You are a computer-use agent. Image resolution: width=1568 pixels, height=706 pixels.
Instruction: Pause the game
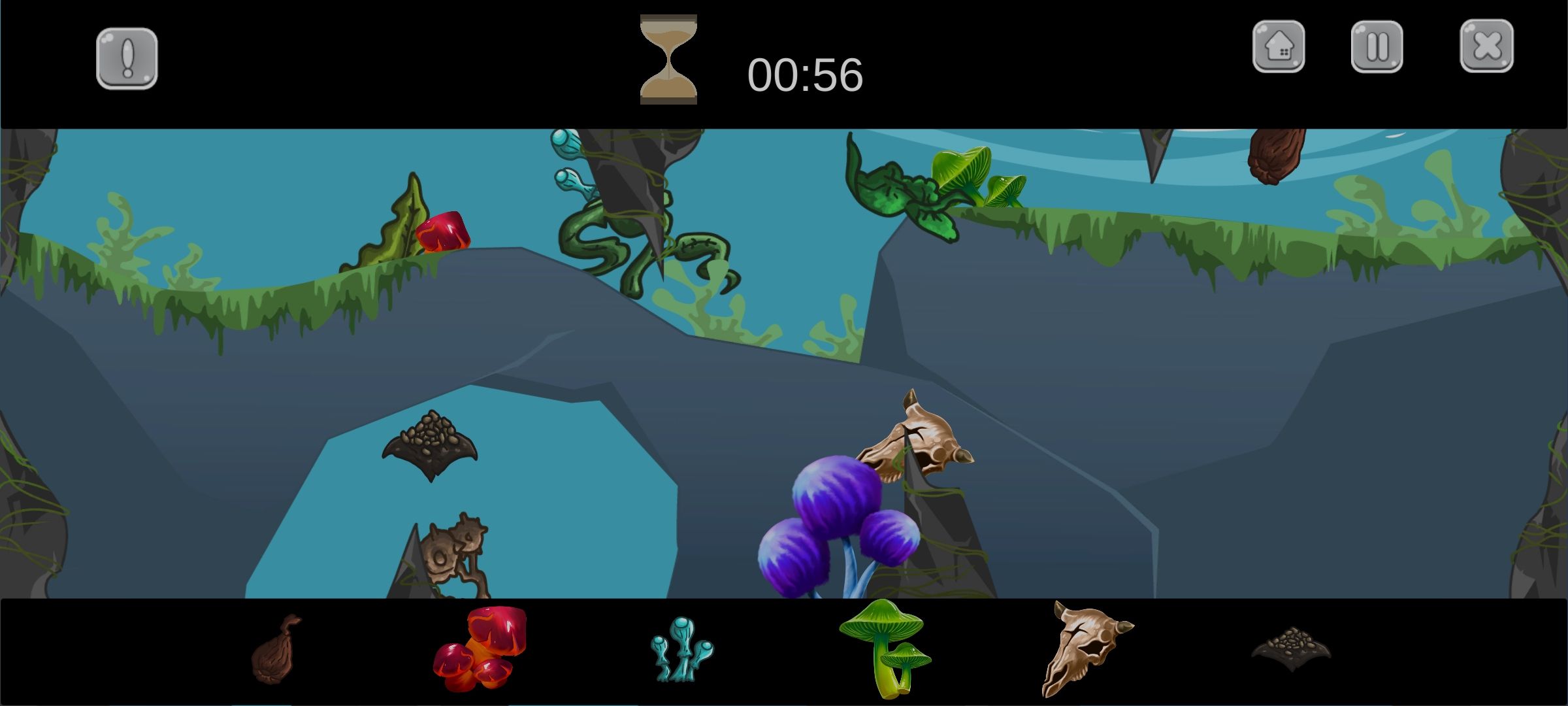(1377, 46)
